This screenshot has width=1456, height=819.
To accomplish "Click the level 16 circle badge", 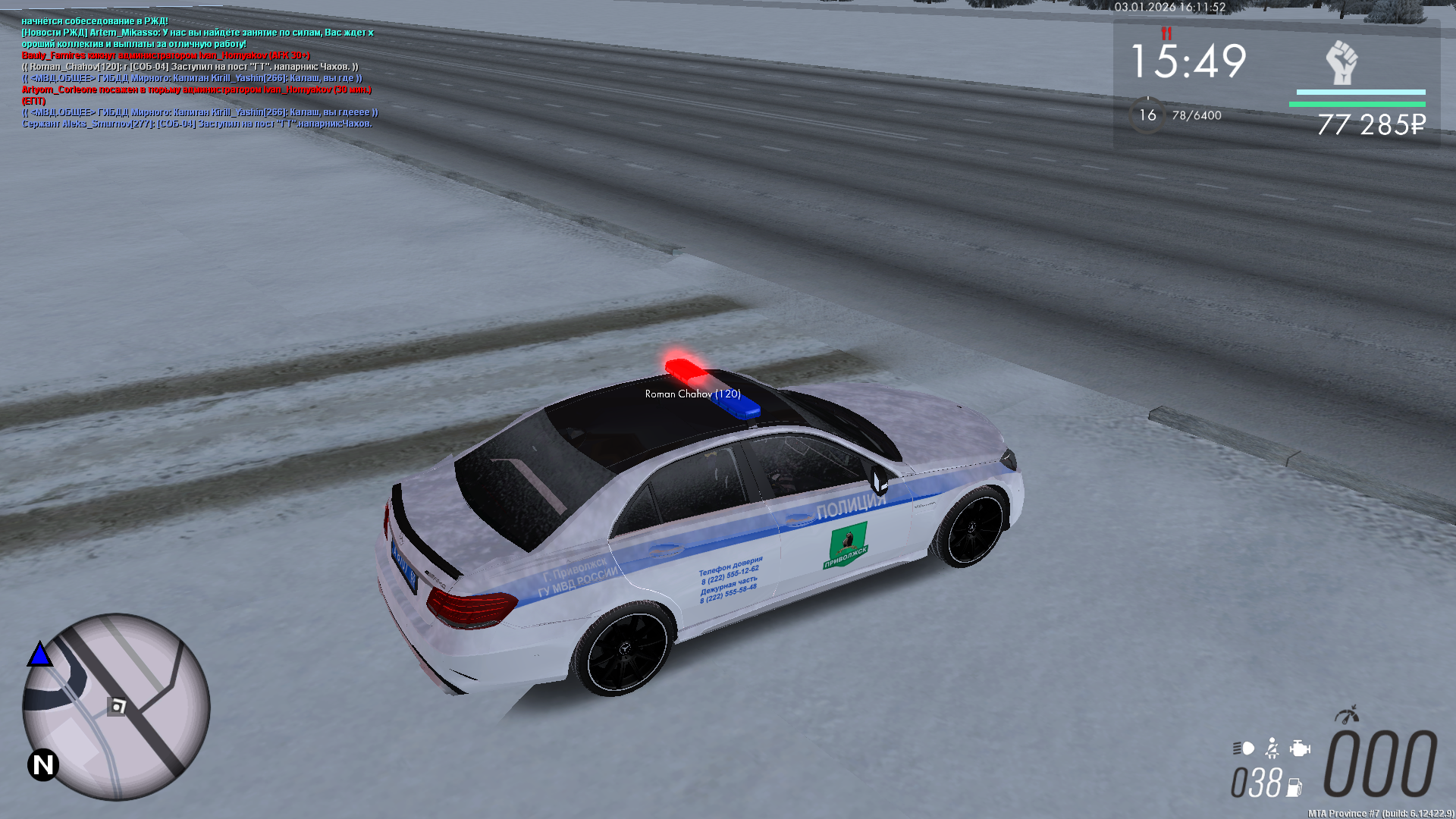I will coord(1147,115).
